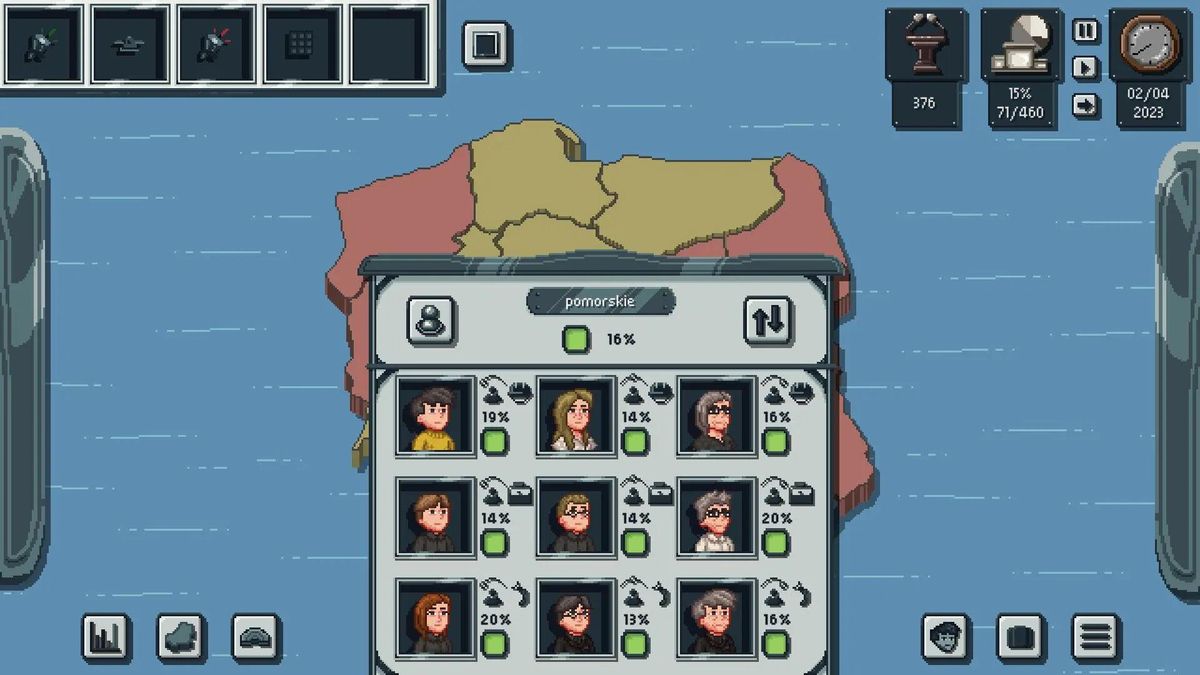Click the wall clock date icon

(1148, 47)
